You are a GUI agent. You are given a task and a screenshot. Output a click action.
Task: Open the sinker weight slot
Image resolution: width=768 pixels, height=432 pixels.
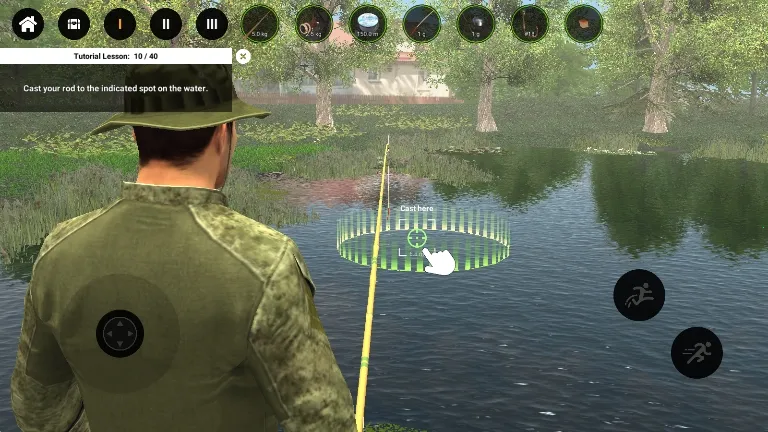(x=476, y=23)
